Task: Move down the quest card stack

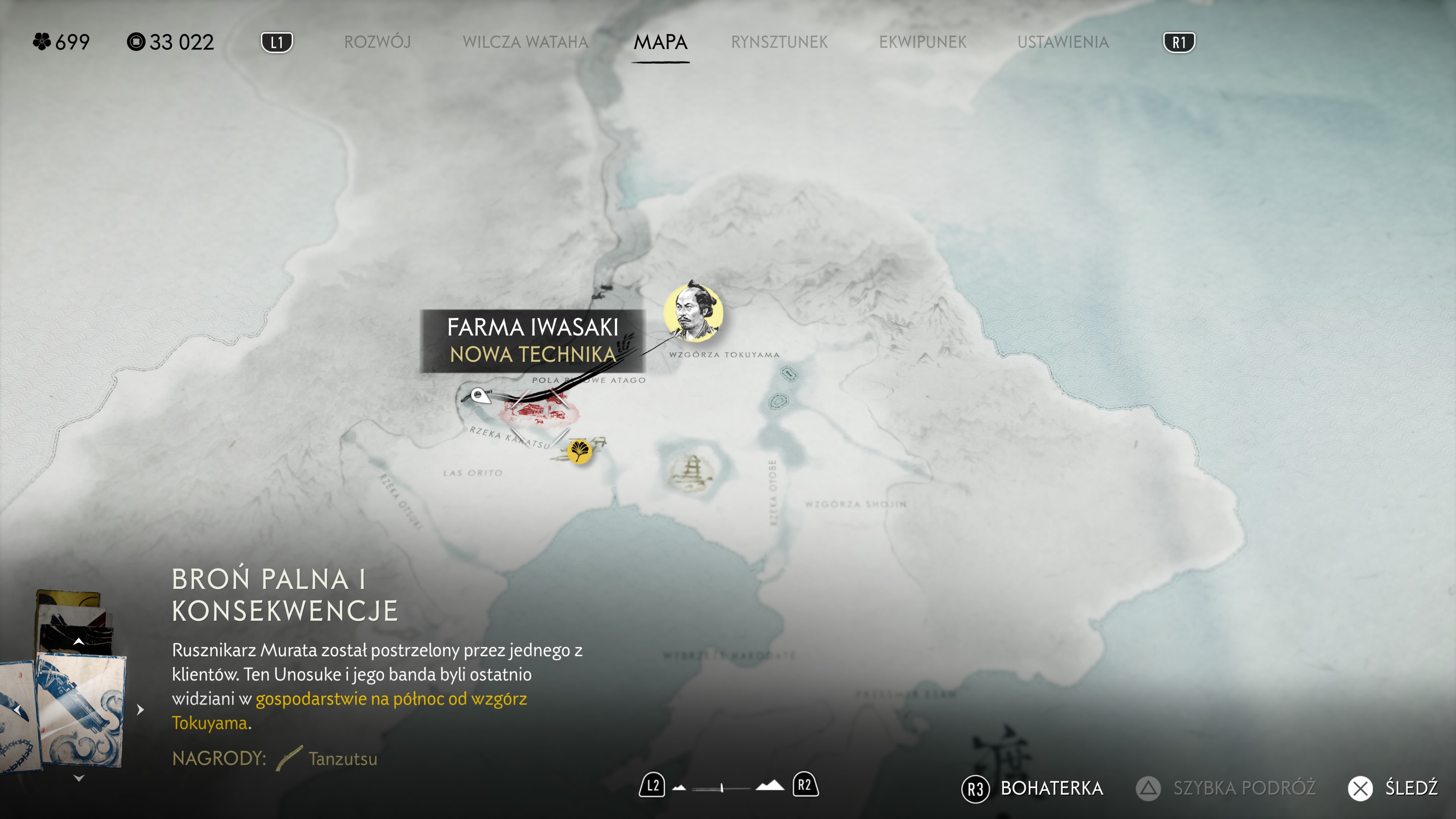Action: 79,778
